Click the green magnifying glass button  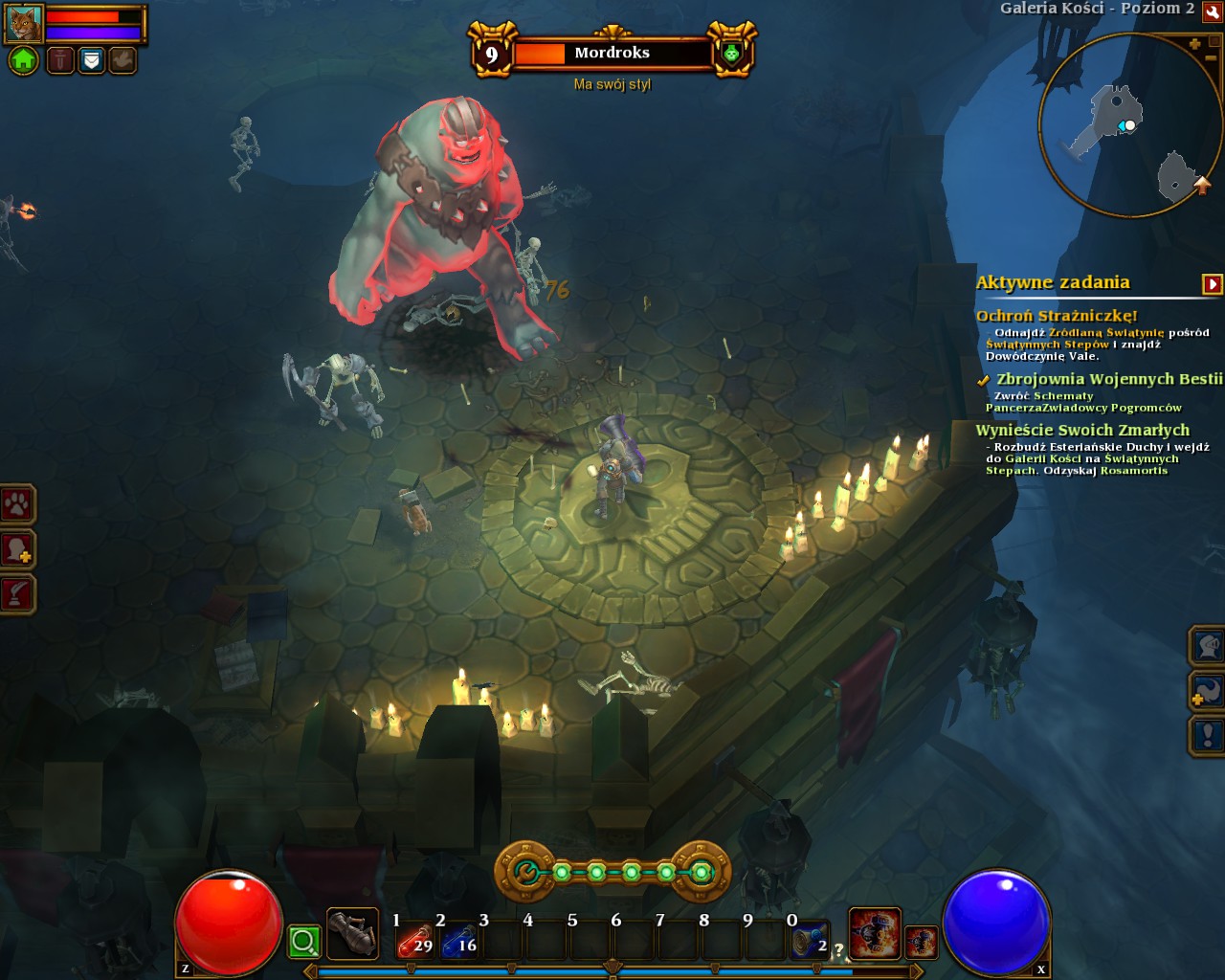click(x=304, y=942)
